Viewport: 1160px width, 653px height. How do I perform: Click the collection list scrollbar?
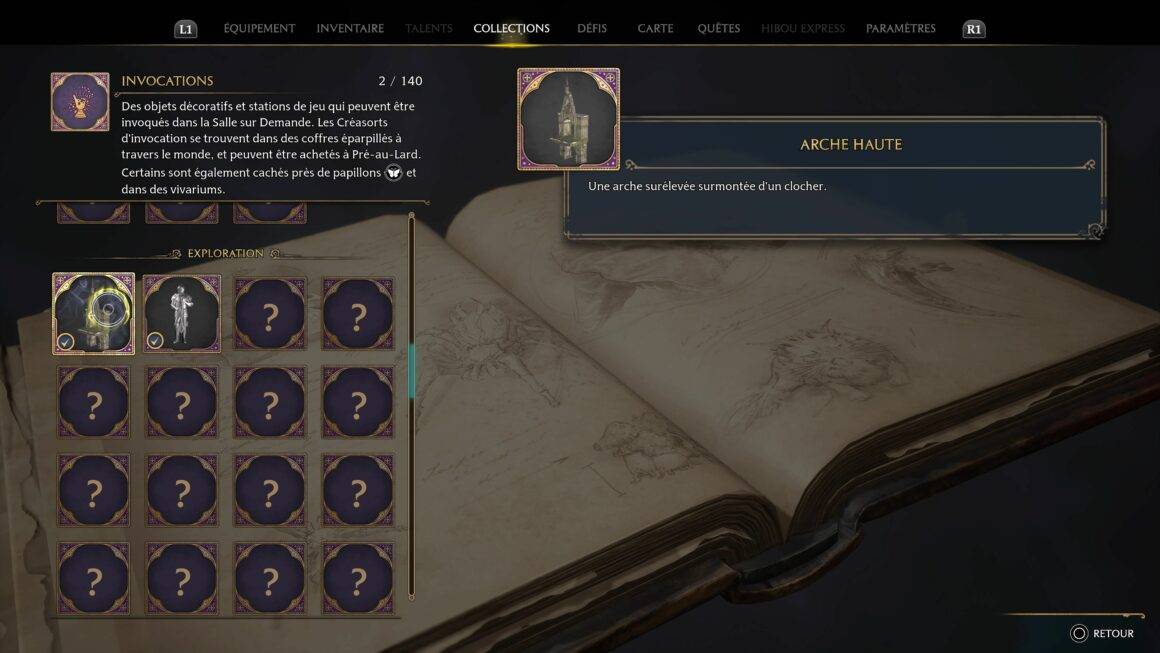411,370
